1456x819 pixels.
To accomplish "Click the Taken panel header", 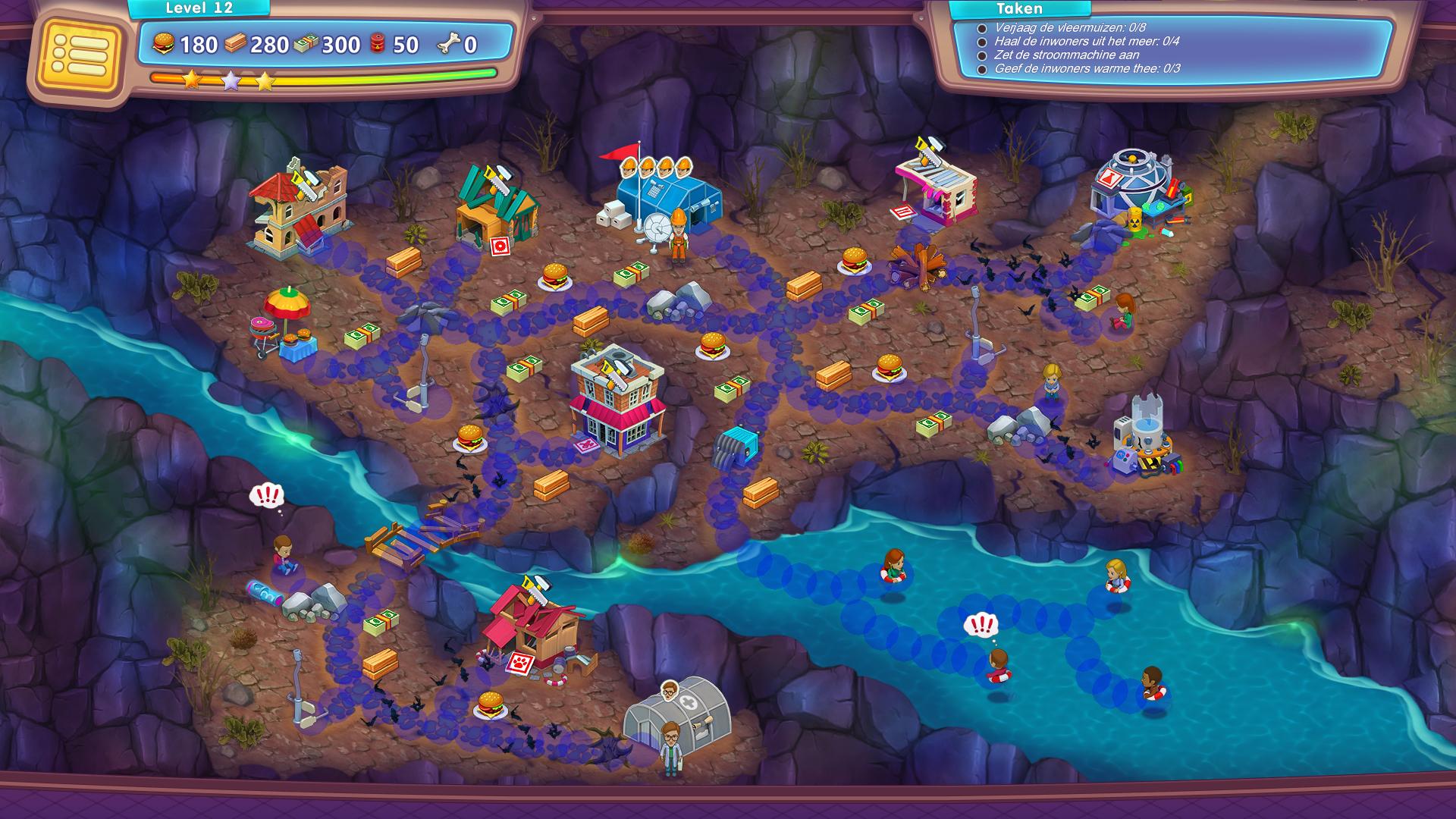I will (x=1019, y=9).
